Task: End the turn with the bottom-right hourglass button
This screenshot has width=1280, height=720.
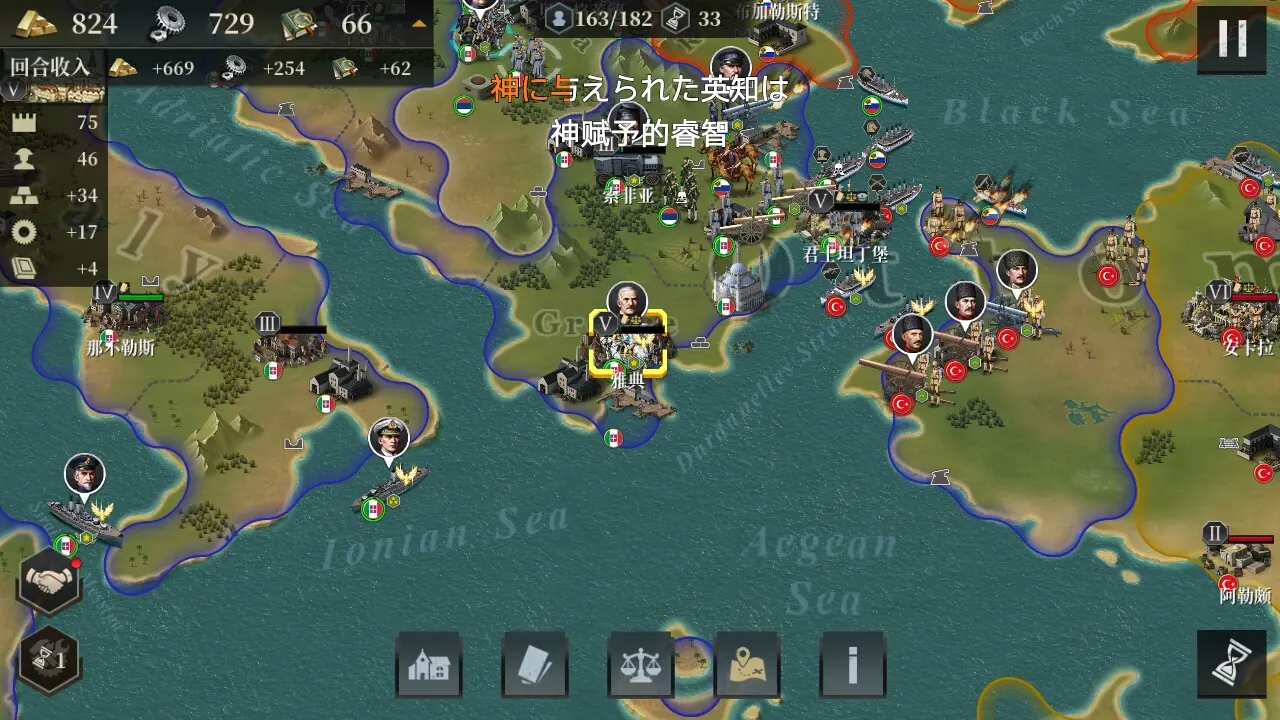Action: tap(1233, 661)
